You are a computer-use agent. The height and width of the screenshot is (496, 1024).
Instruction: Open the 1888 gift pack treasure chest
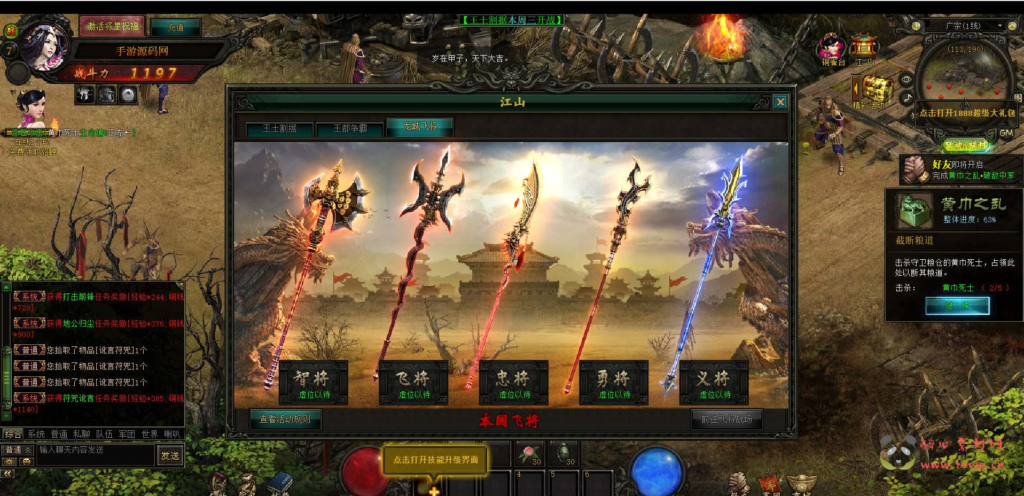[x=877, y=89]
